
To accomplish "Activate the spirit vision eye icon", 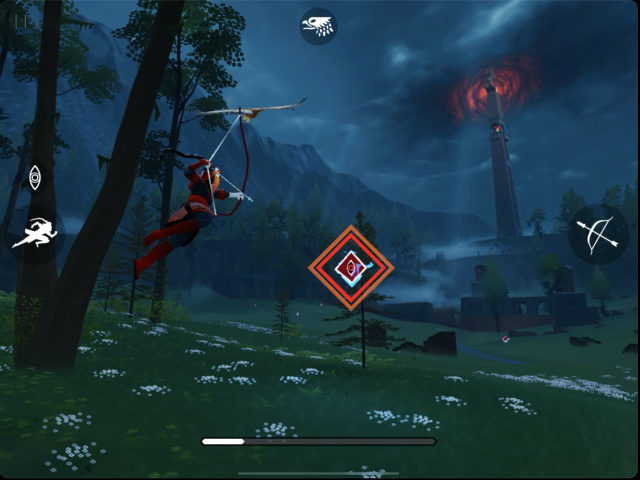I will (x=35, y=179).
